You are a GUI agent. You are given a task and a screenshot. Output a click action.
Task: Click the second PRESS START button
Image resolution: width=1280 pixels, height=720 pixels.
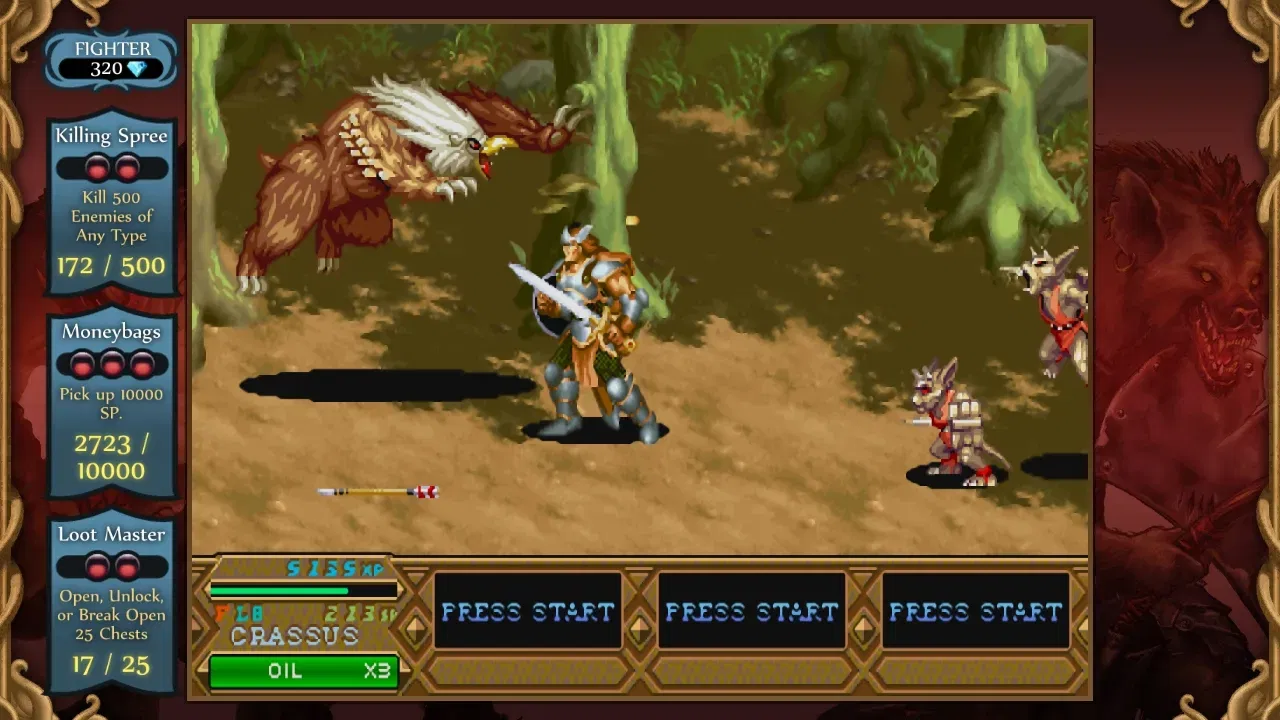pyautogui.click(x=753, y=611)
